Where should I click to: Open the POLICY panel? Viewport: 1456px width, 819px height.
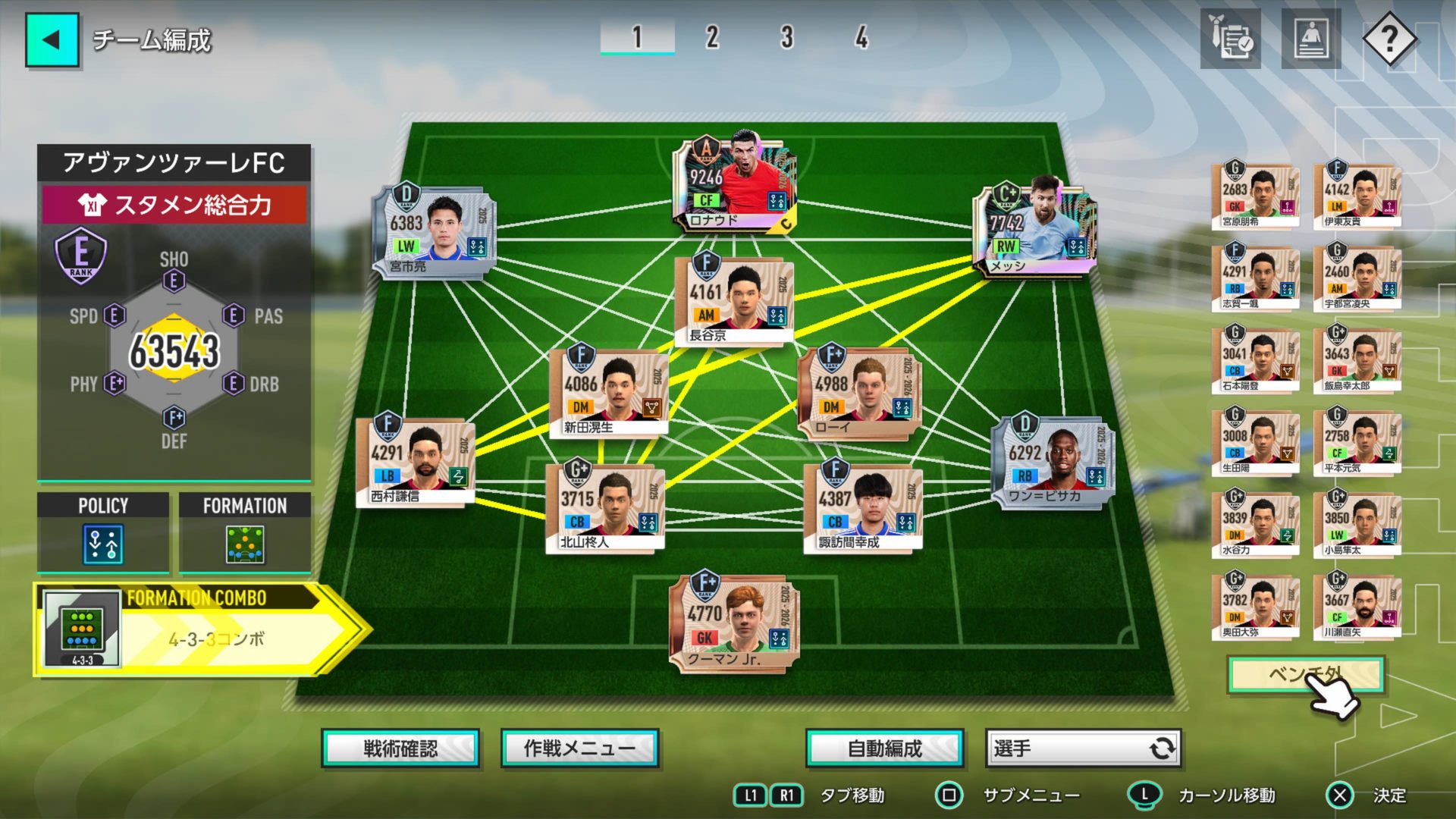coord(103,532)
